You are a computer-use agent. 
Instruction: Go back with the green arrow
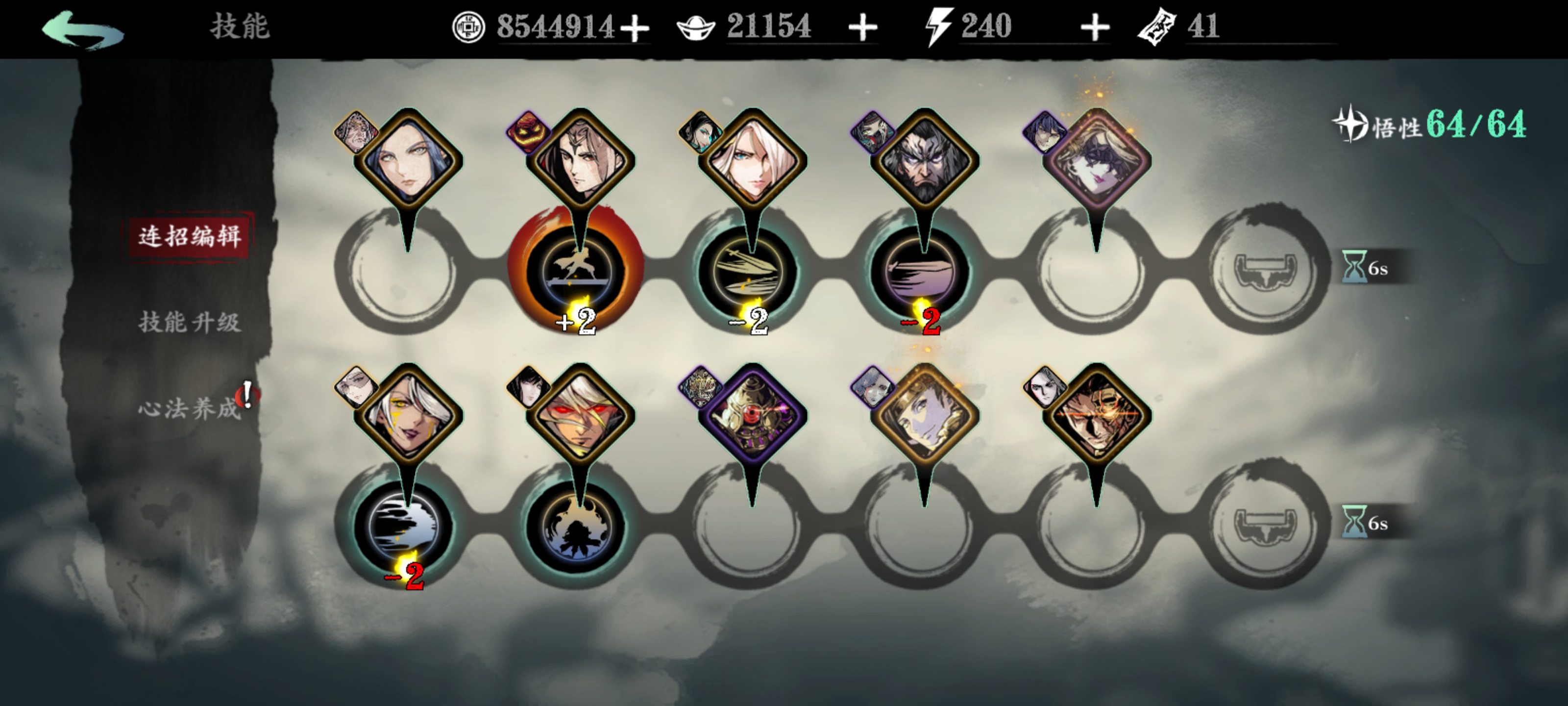[82, 28]
